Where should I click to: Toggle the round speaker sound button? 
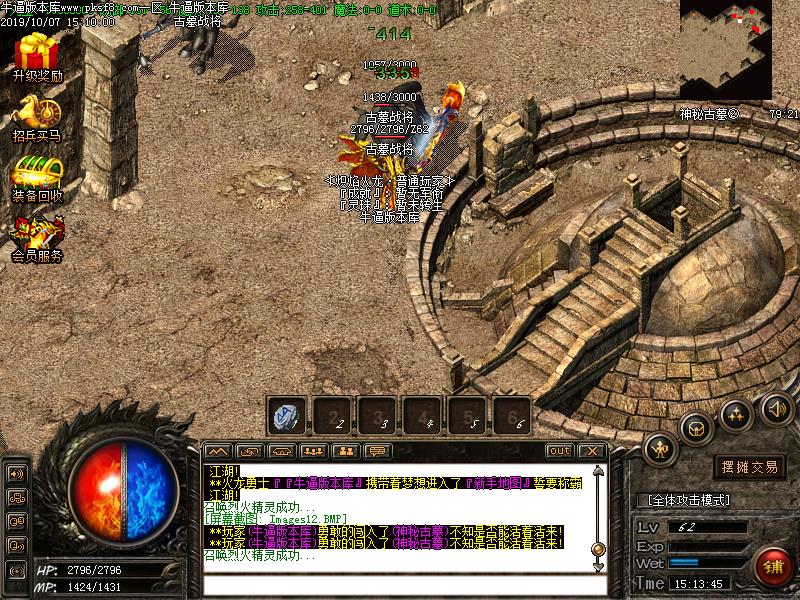click(x=777, y=408)
